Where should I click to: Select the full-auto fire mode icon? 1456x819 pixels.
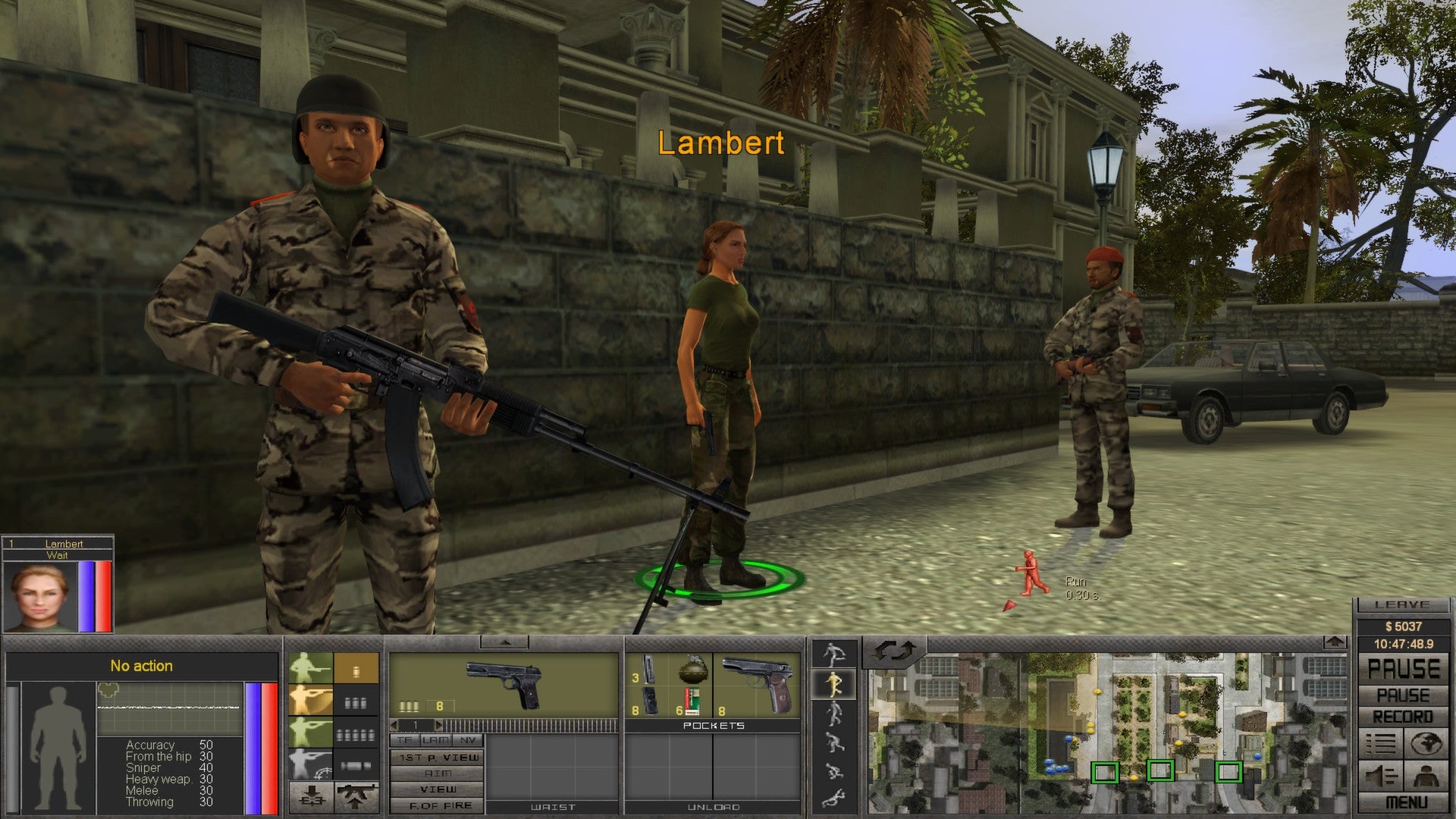click(356, 736)
